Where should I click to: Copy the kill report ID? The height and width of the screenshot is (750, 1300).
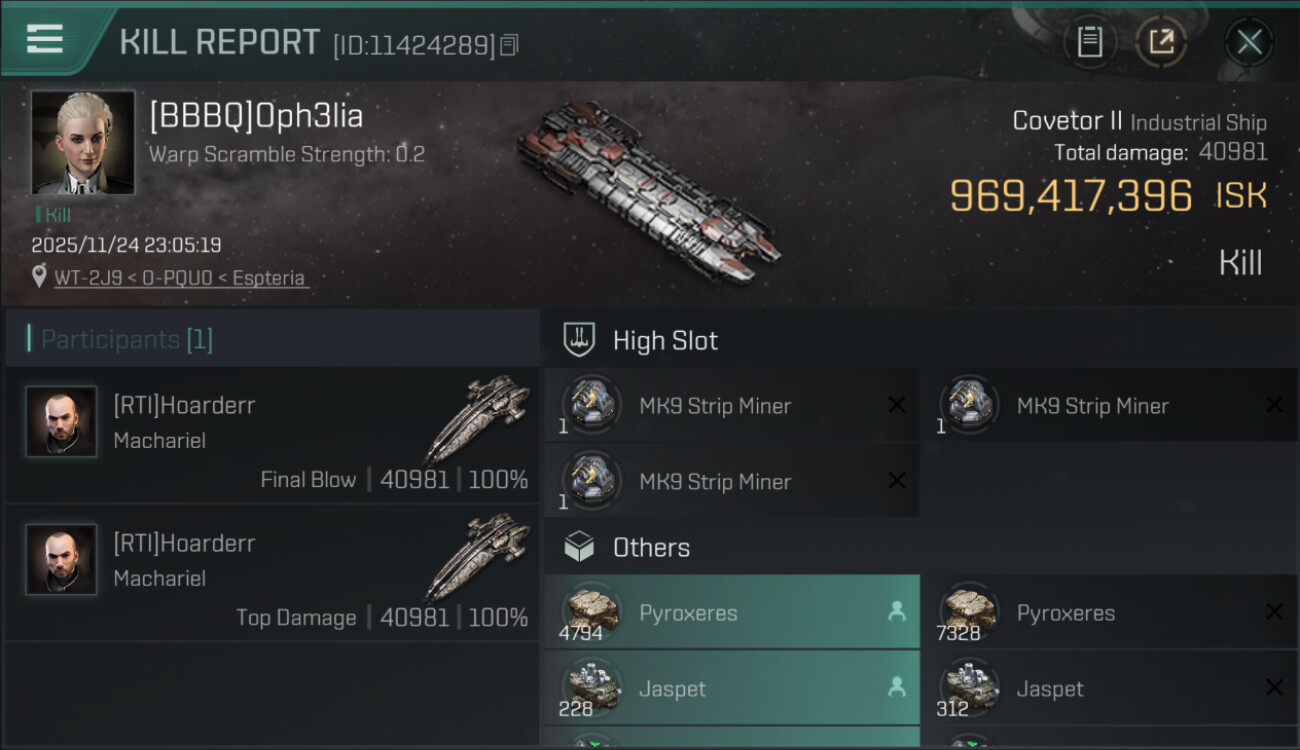tap(509, 45)
